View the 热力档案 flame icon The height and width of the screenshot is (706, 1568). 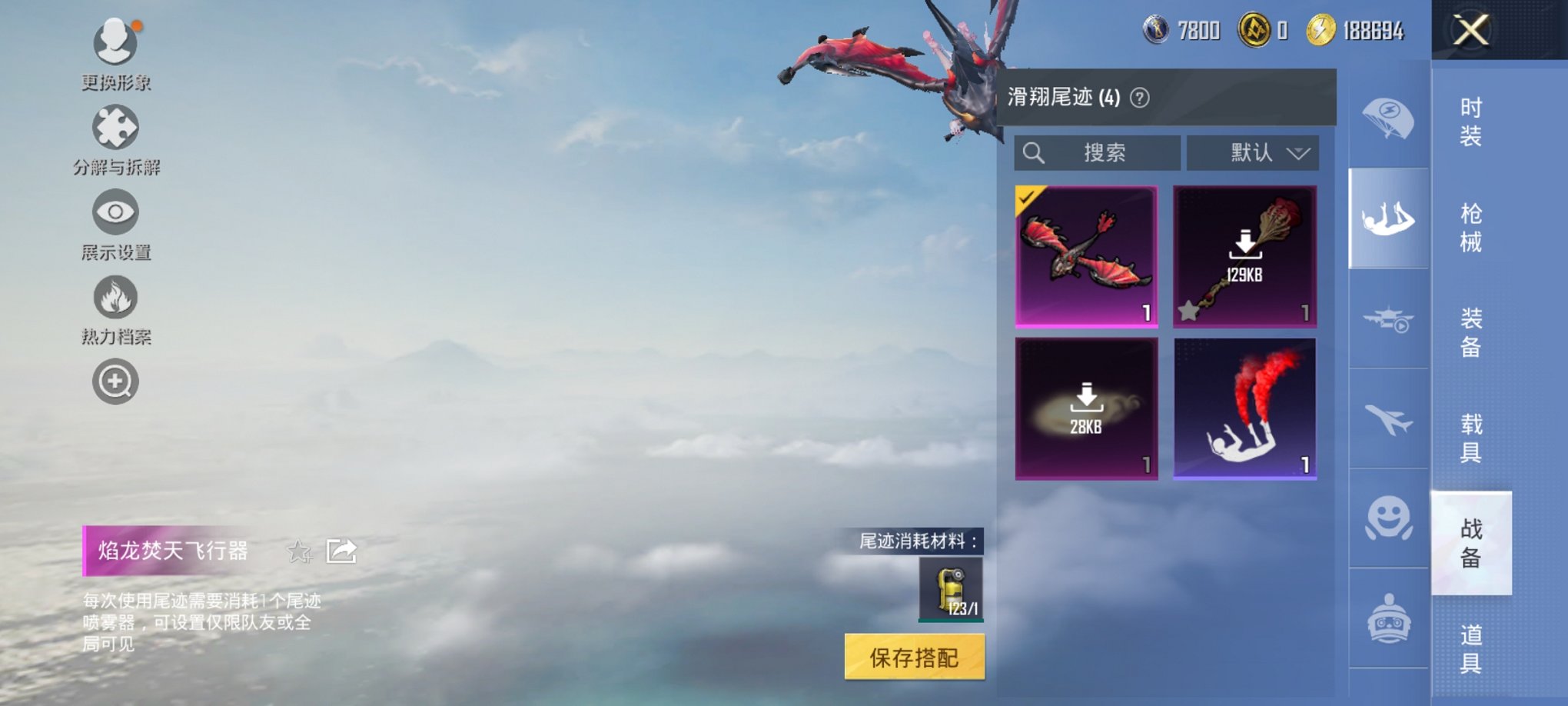pyautogui.click(x=115, y=296)
